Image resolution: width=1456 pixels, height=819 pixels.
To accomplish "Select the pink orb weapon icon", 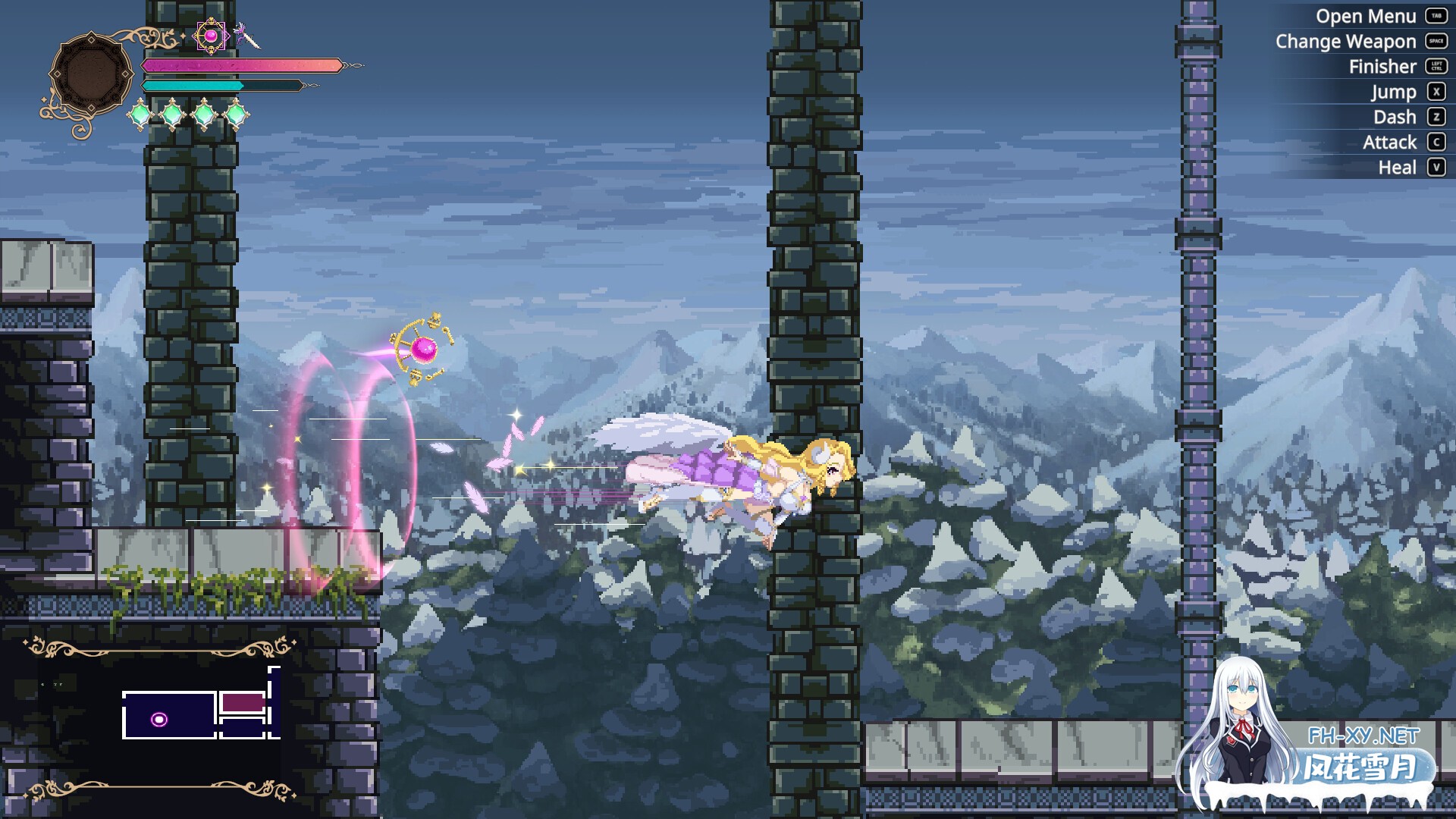I will (x=211, y=36).
